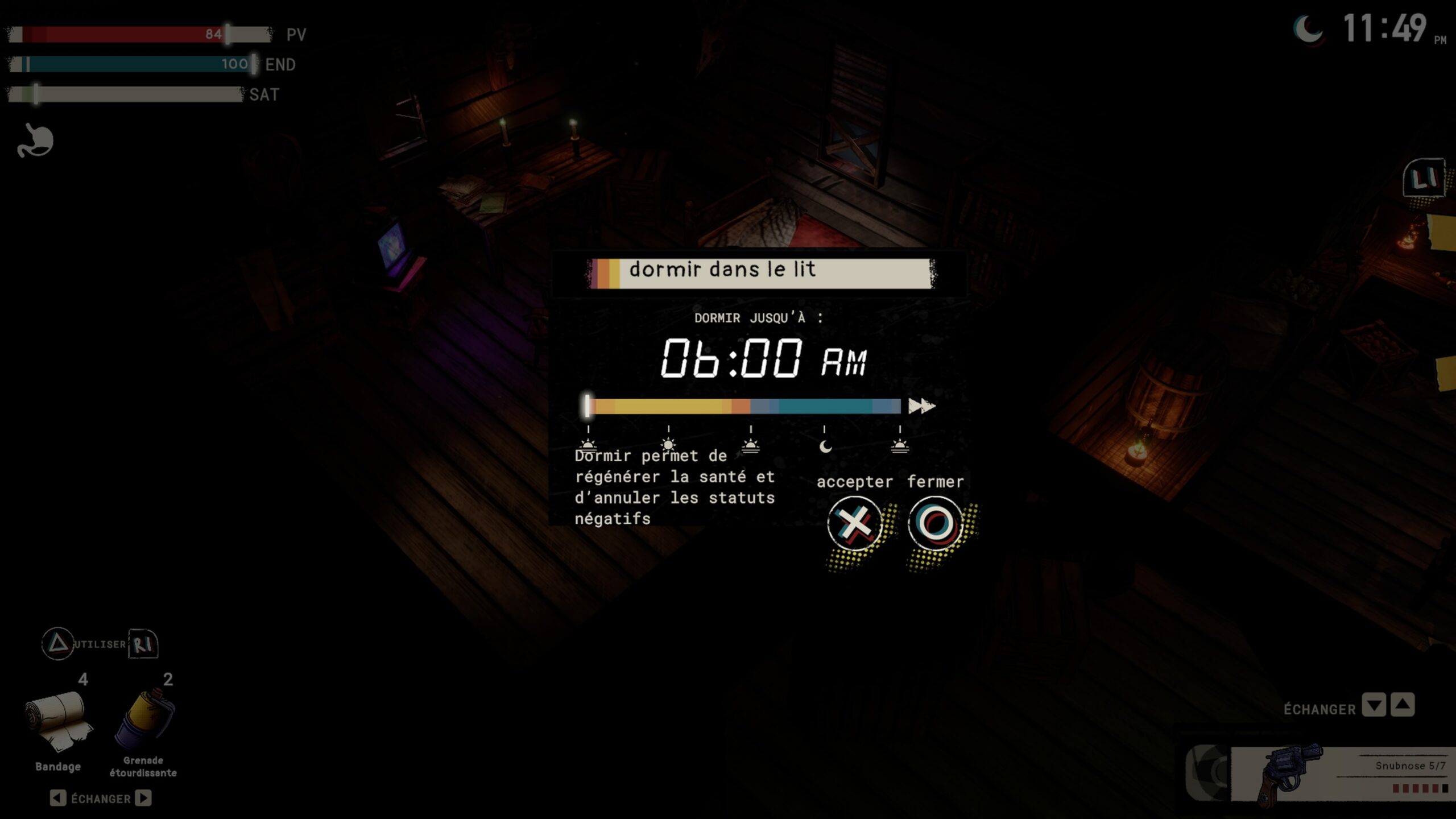Click the fast-forward arrows beside the sleep bar
This screenshot has height=819, width=1456.
921,406
